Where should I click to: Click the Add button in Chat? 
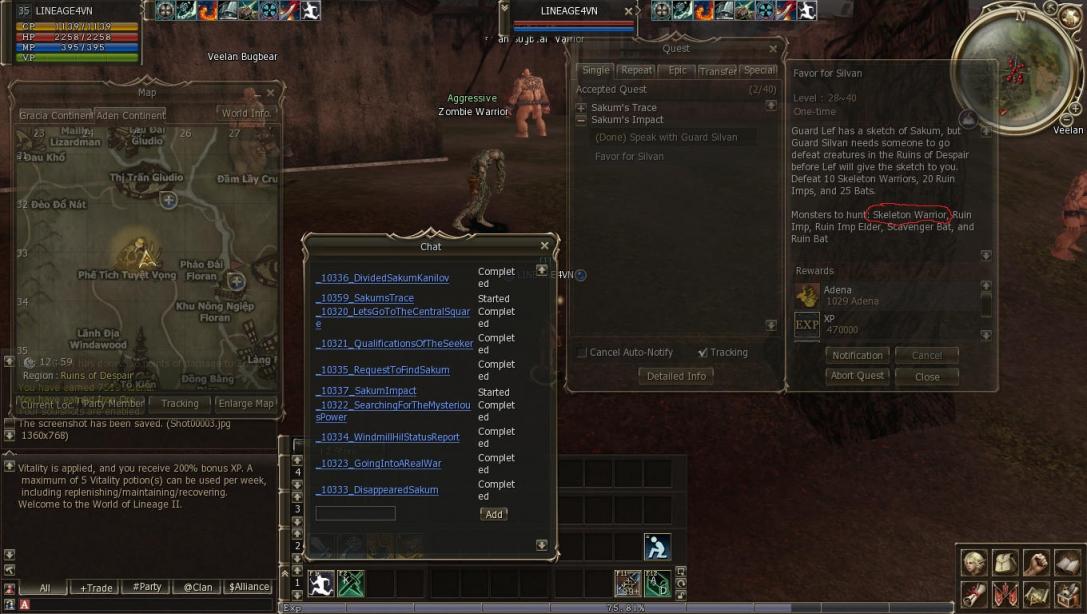tap(493, 514)
